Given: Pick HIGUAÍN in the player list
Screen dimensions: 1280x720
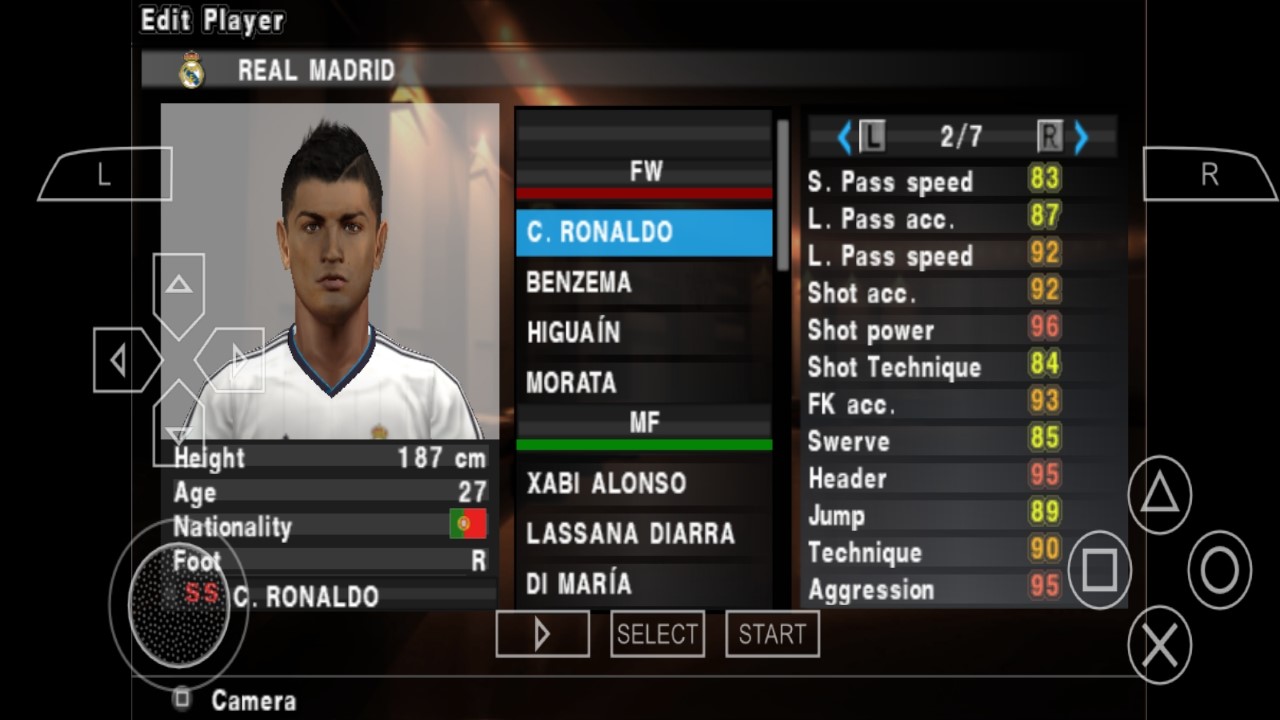Looking at the screenshot, I should [x=644, y=333].
